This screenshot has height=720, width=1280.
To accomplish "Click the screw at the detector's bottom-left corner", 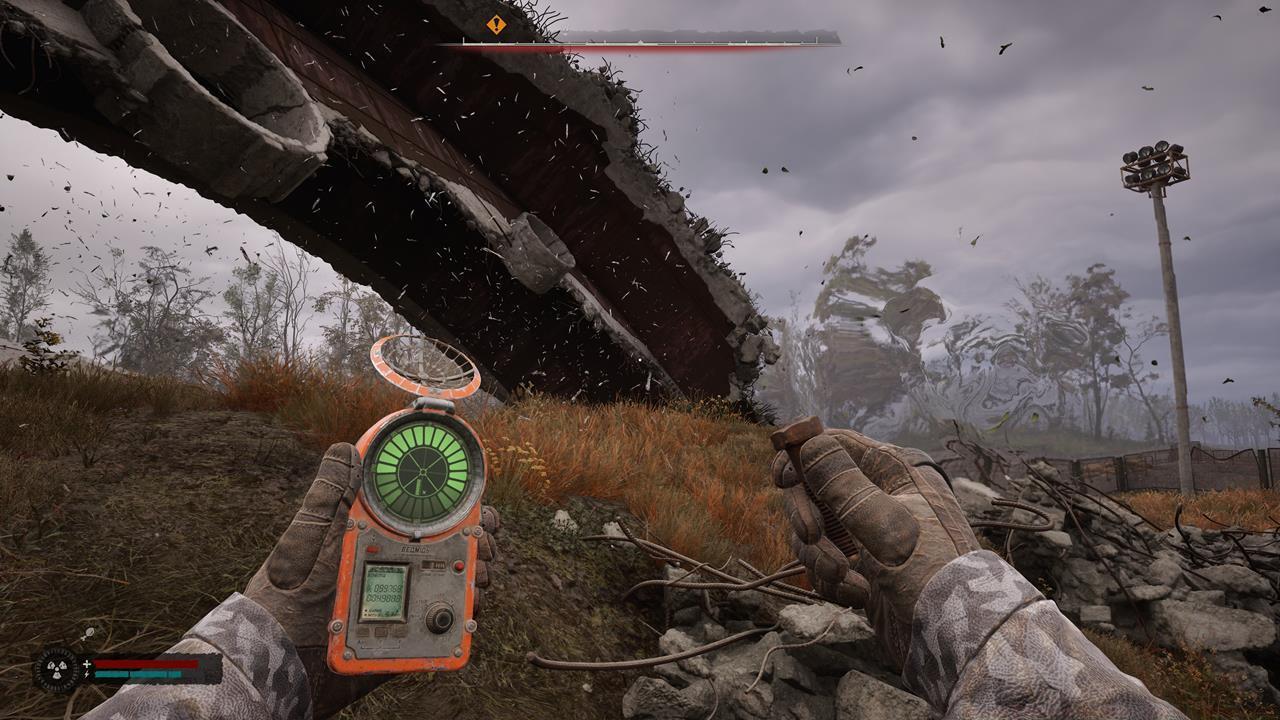I will (x=347, y=653).
